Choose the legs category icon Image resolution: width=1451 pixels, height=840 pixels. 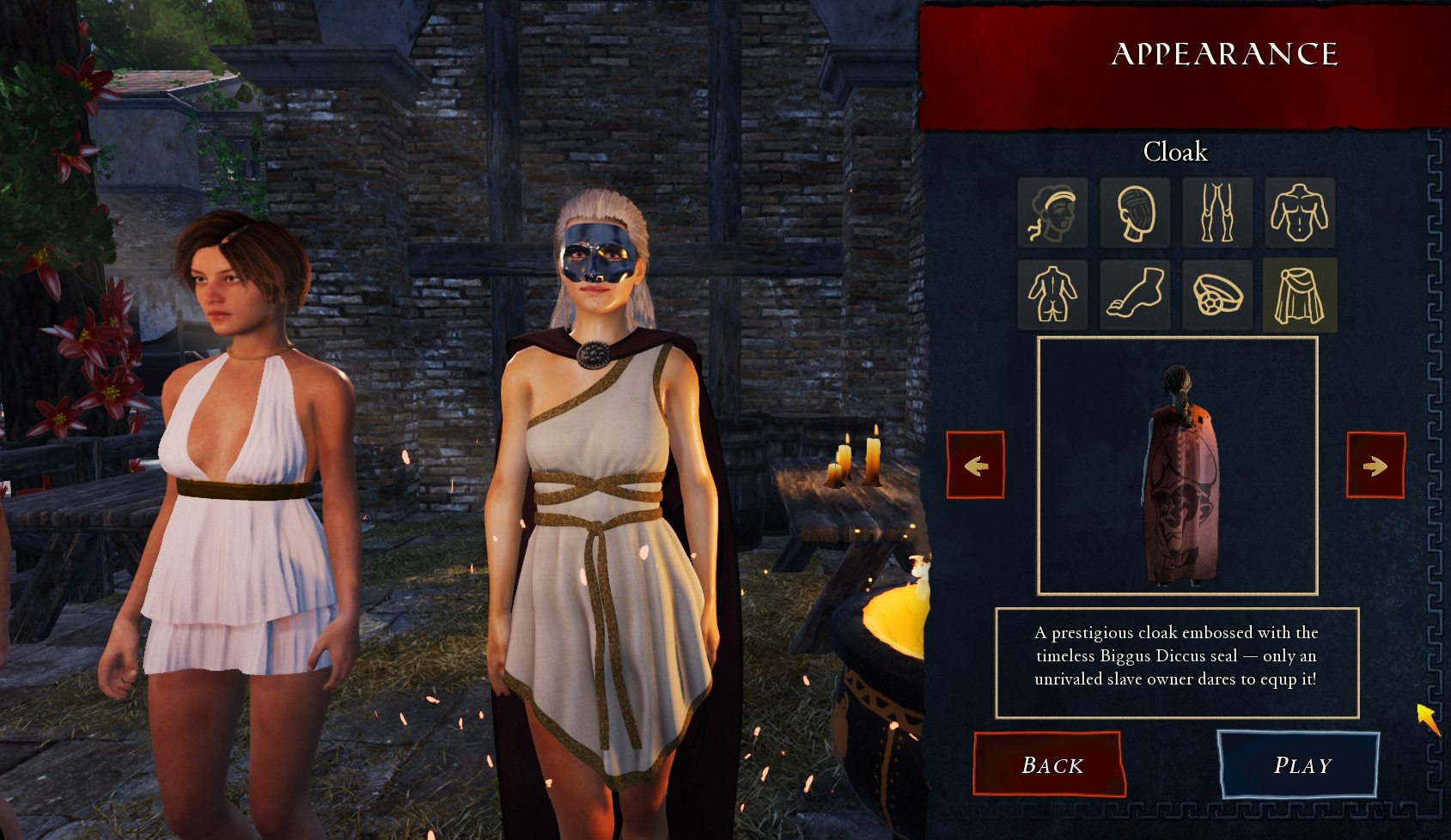[1216, 212]
